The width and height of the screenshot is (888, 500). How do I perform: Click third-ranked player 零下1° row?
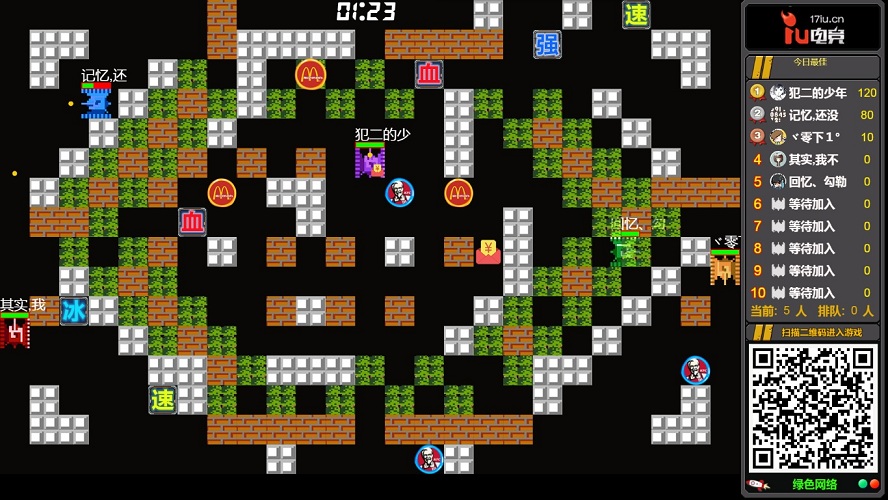tap(813, 137)
